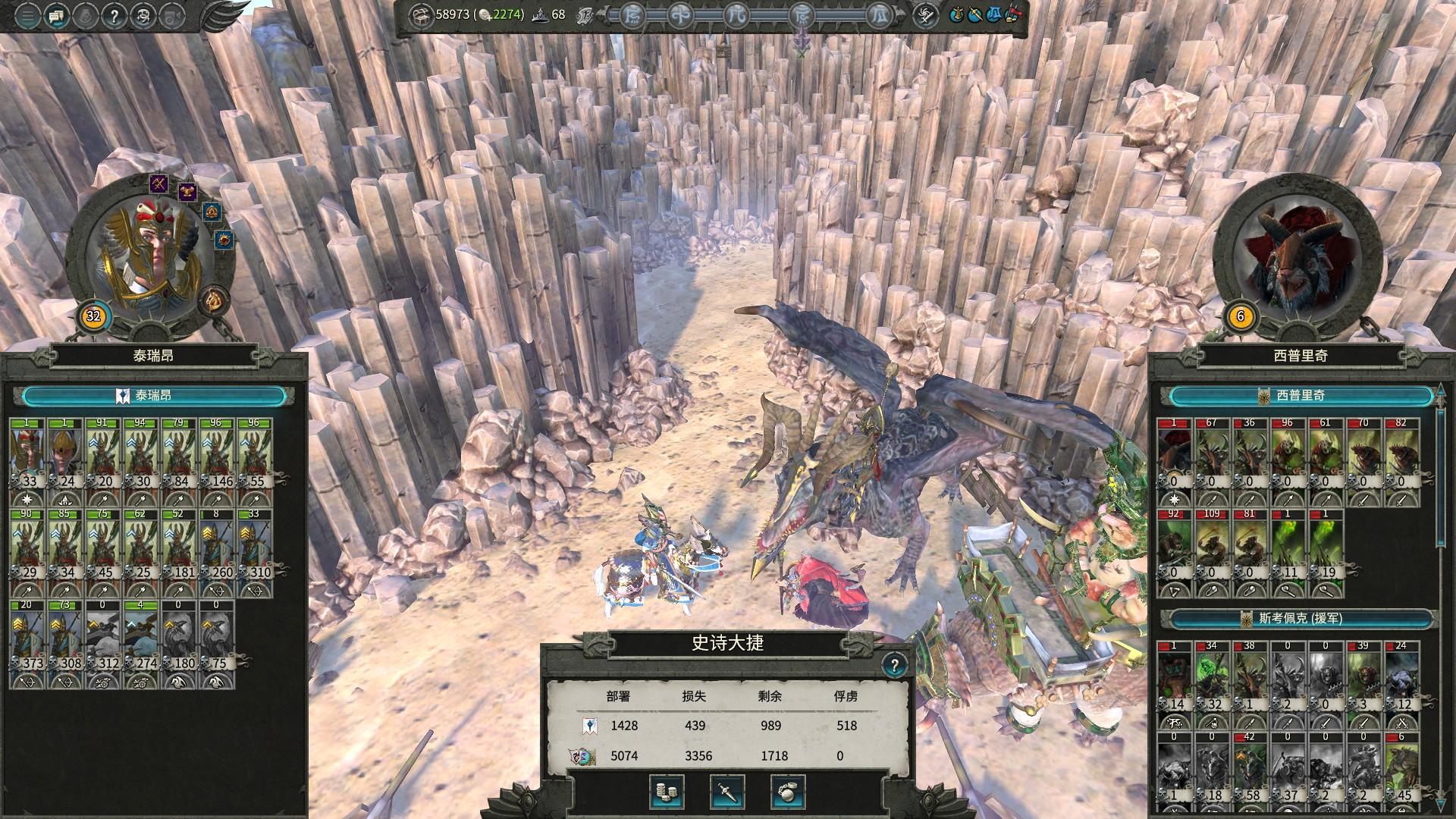Choose the enslave captives ball-and-chain button

[788, 792]
